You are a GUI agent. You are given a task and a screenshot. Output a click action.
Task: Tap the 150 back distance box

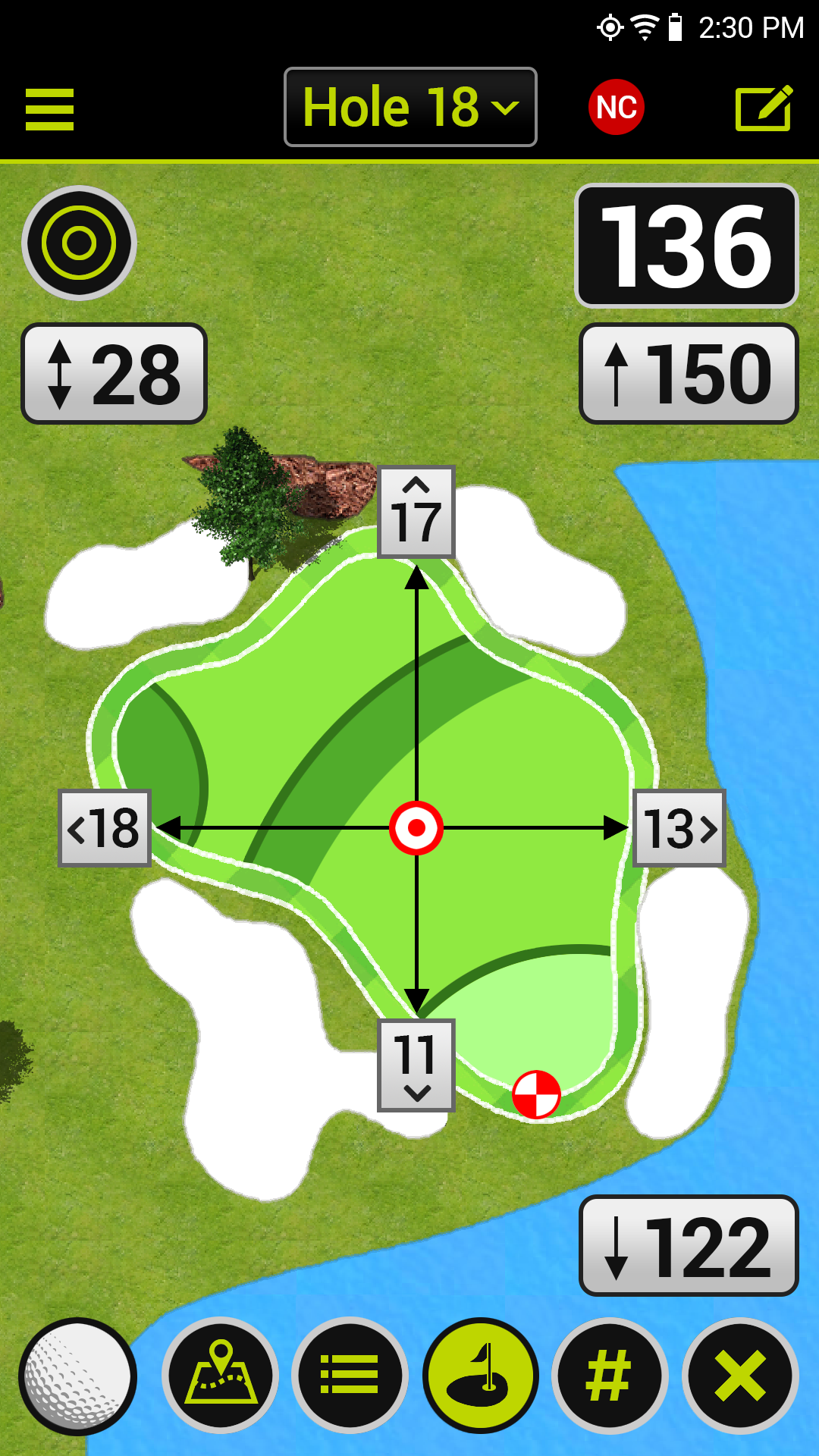pos(688,374)
